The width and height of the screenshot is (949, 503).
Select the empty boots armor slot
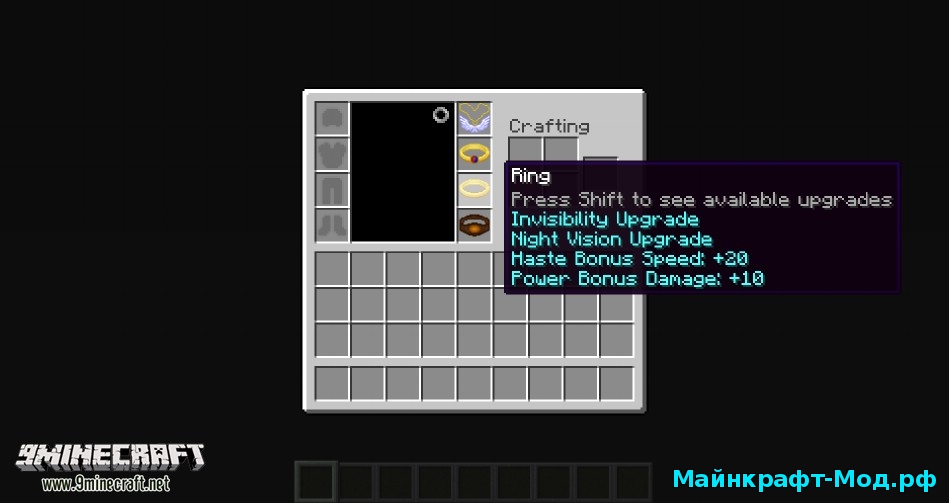332,224
